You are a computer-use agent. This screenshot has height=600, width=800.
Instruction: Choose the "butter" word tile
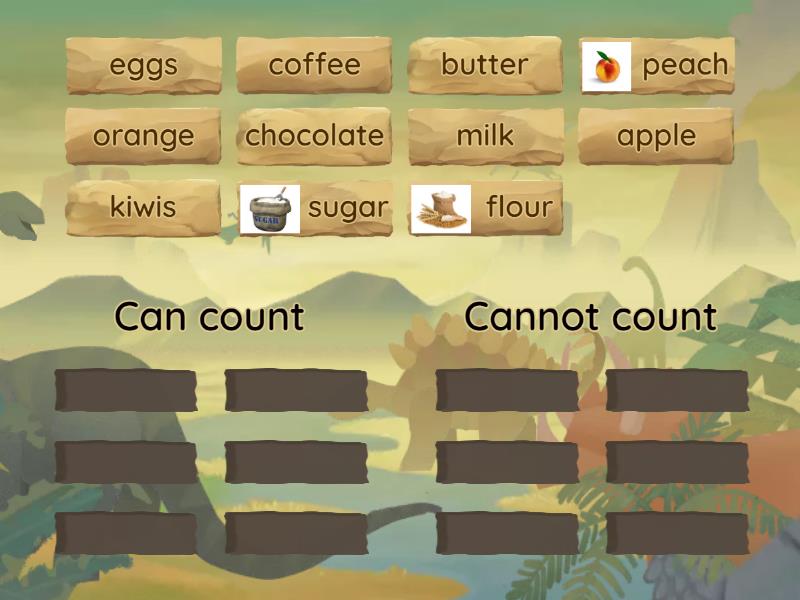pyautogui.click(x=485, y=66)
